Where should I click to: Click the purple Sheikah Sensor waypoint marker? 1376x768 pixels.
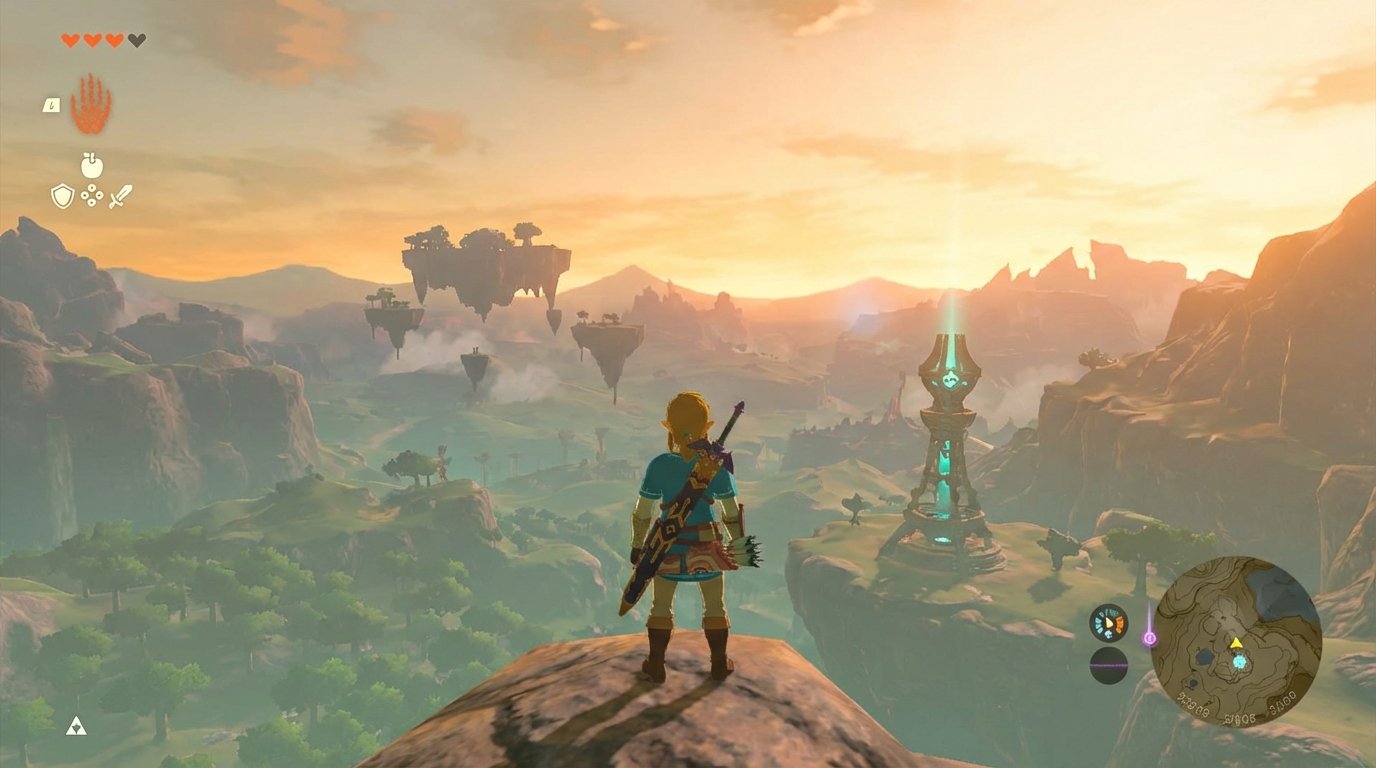(x=1149, y=638)
